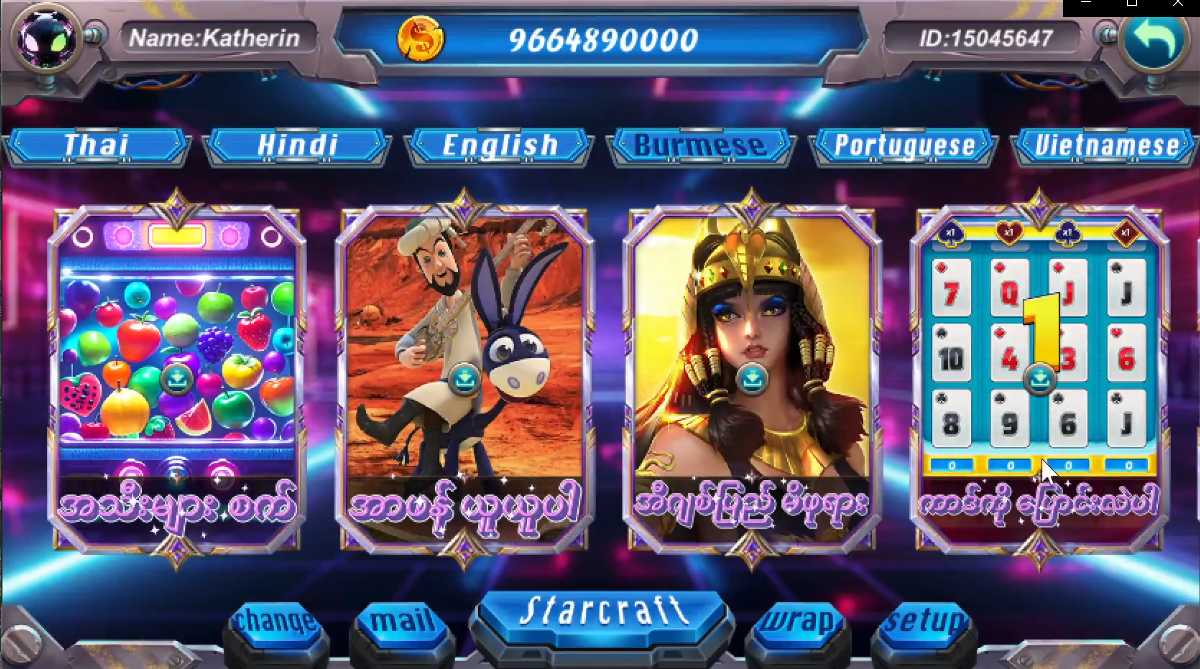Close the game window
The image size is (1200, 669).
pos(1176,5)
